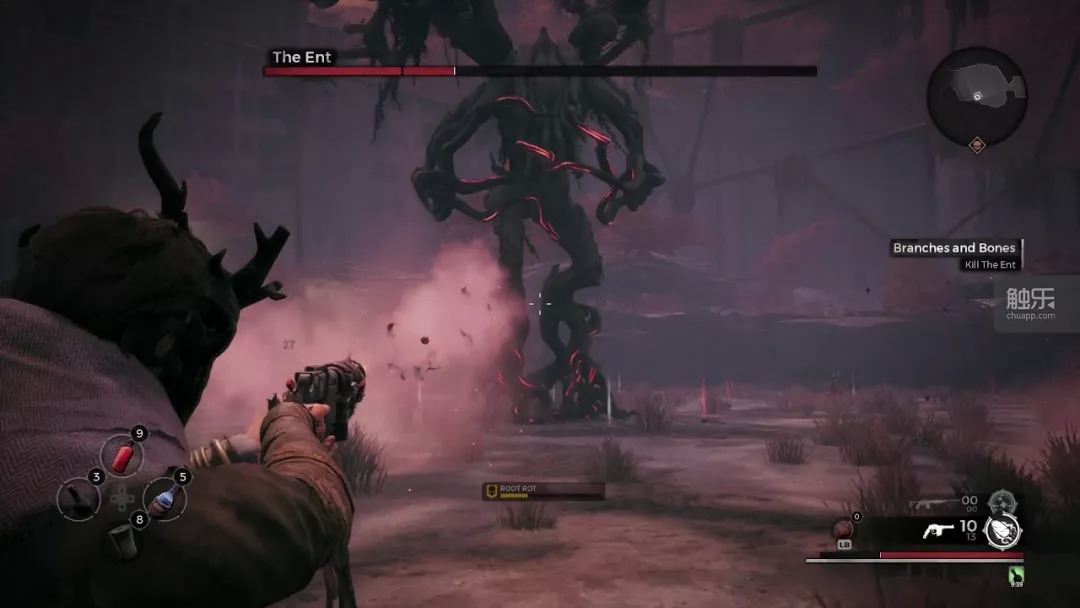Use the Dragon Heart healing icon
Screen dimensions: 1080x608
(842, 530)
